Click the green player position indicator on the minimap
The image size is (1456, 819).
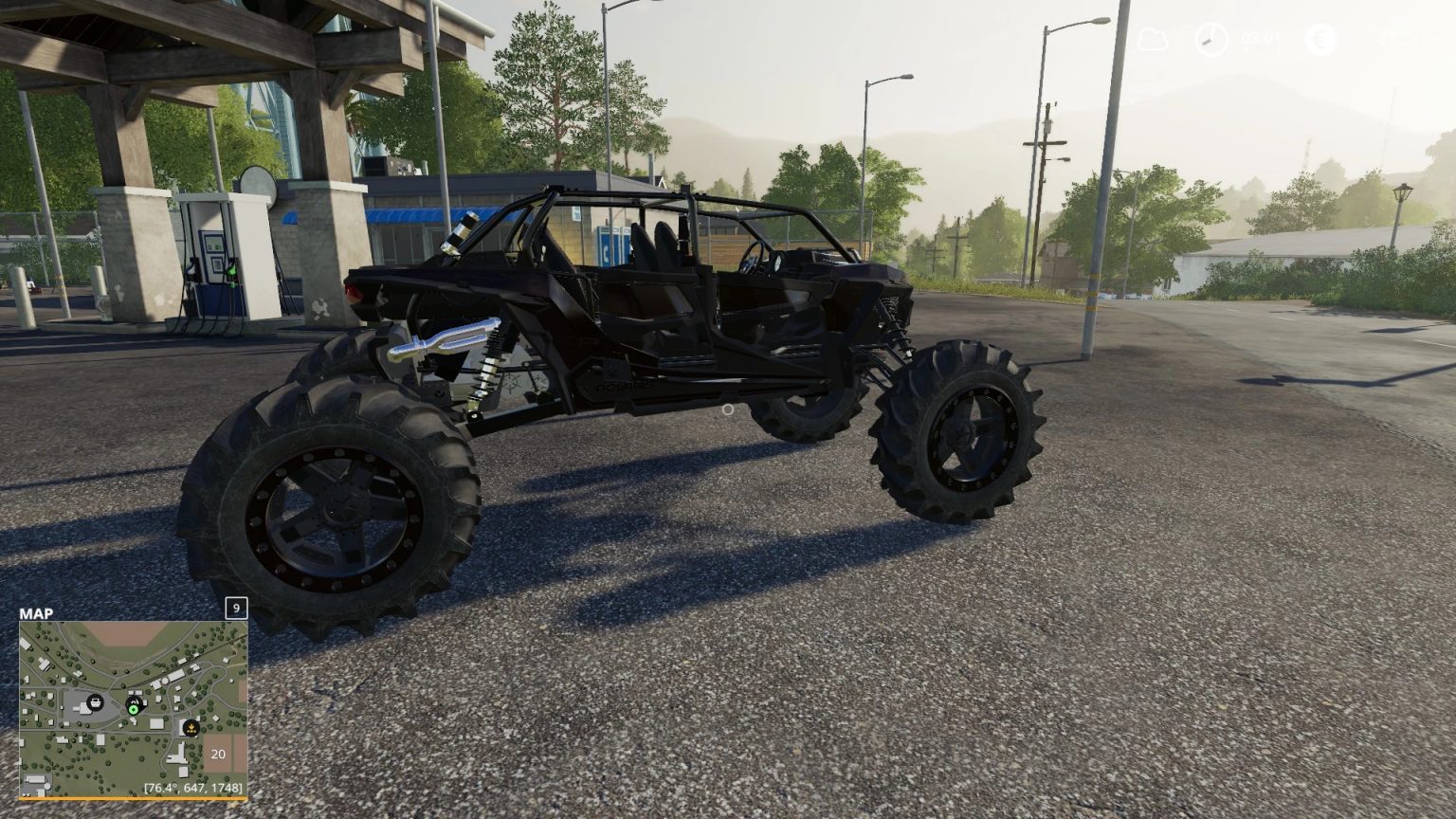(x=134, y=710)
